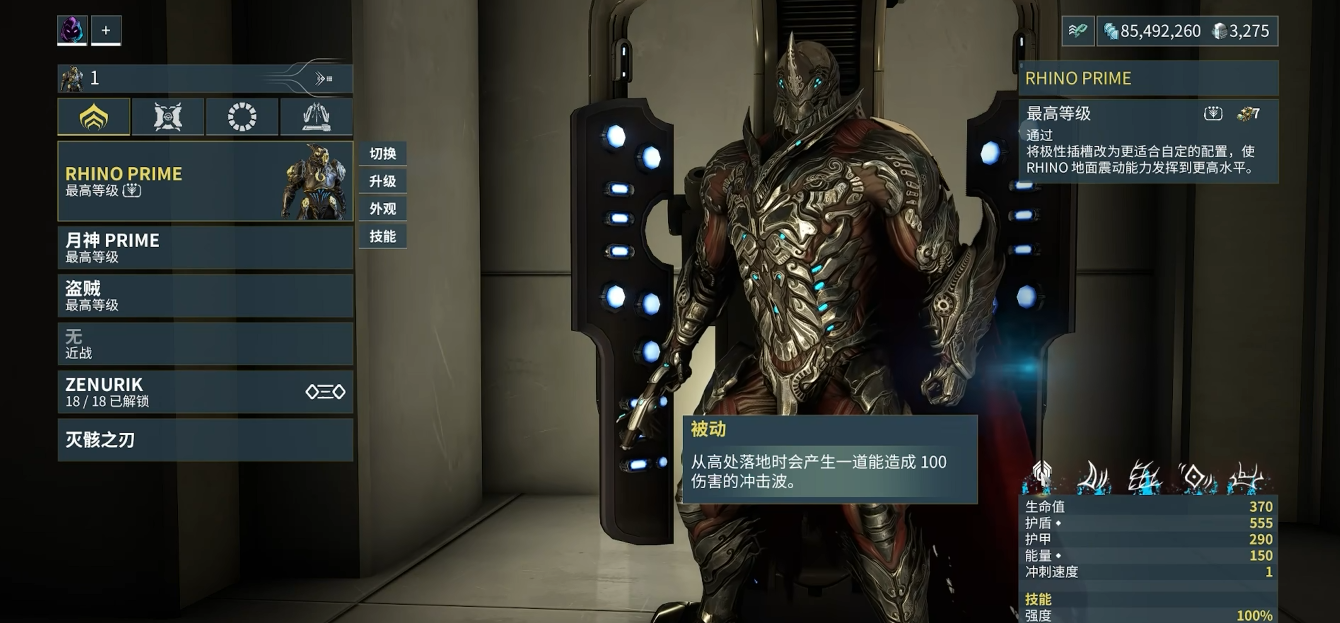
Task: Select the diamond-shaped Roar ability icon
Action: click(1194, 477)
